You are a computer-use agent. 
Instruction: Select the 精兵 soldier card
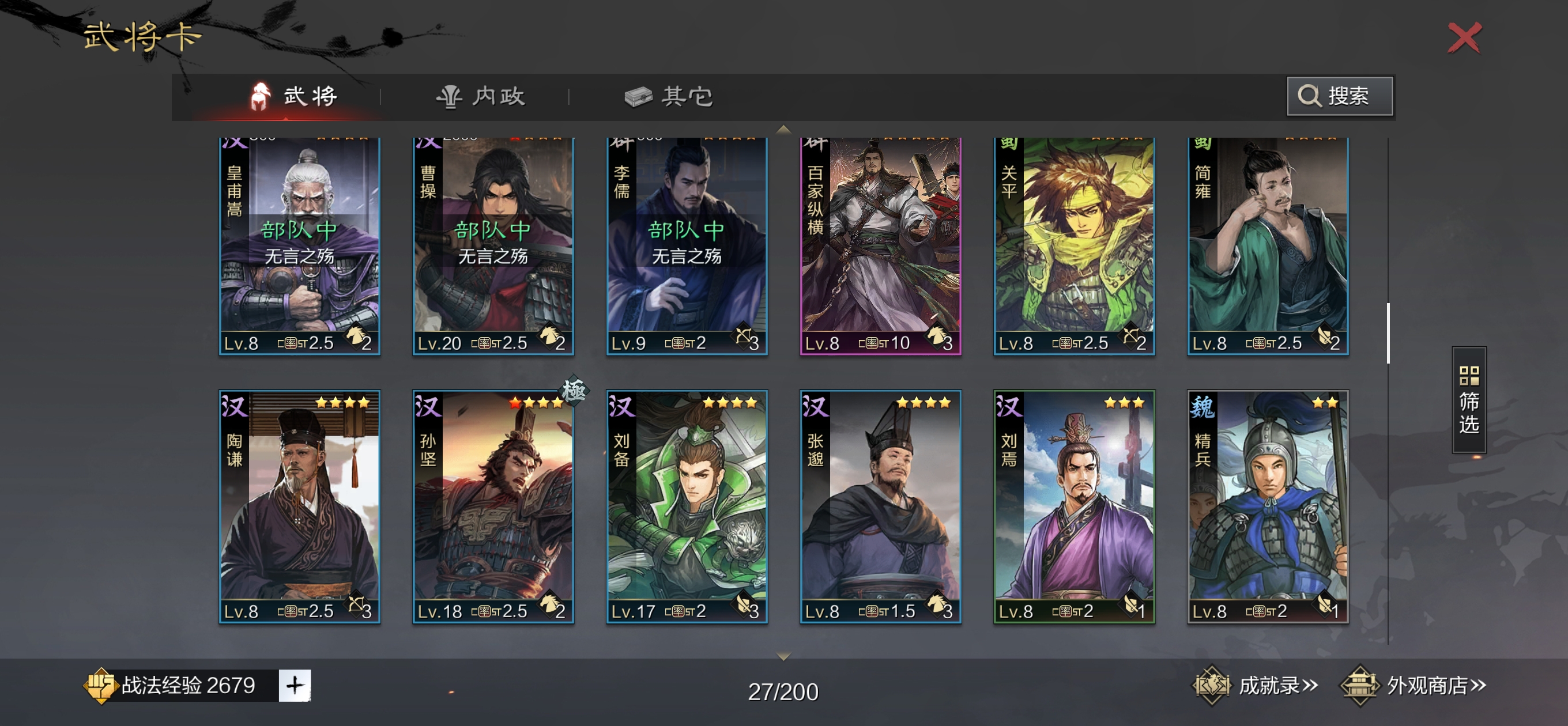[1267, 506]
